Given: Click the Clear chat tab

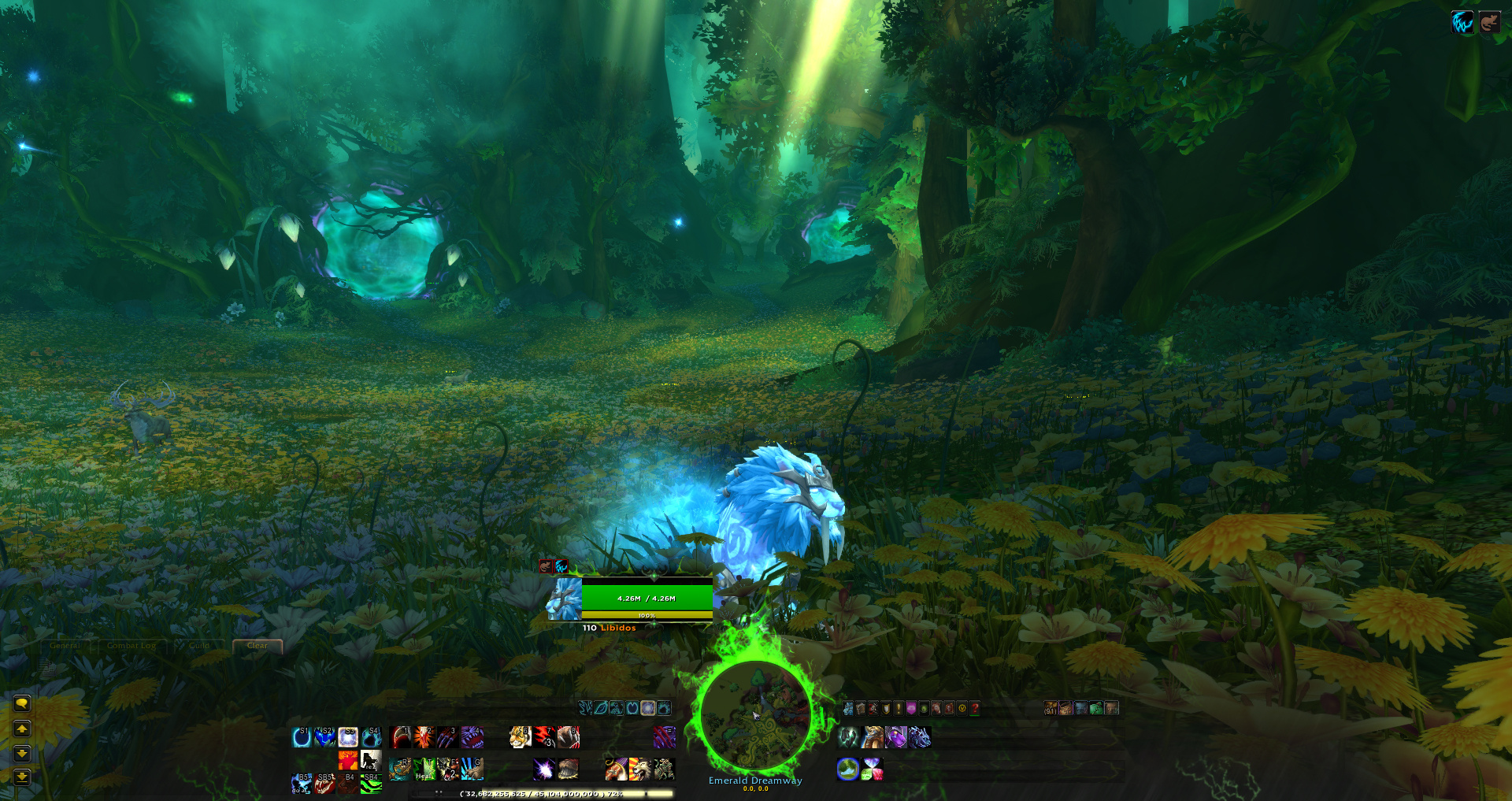Looking at the screenshot, I should coord(258,646).
